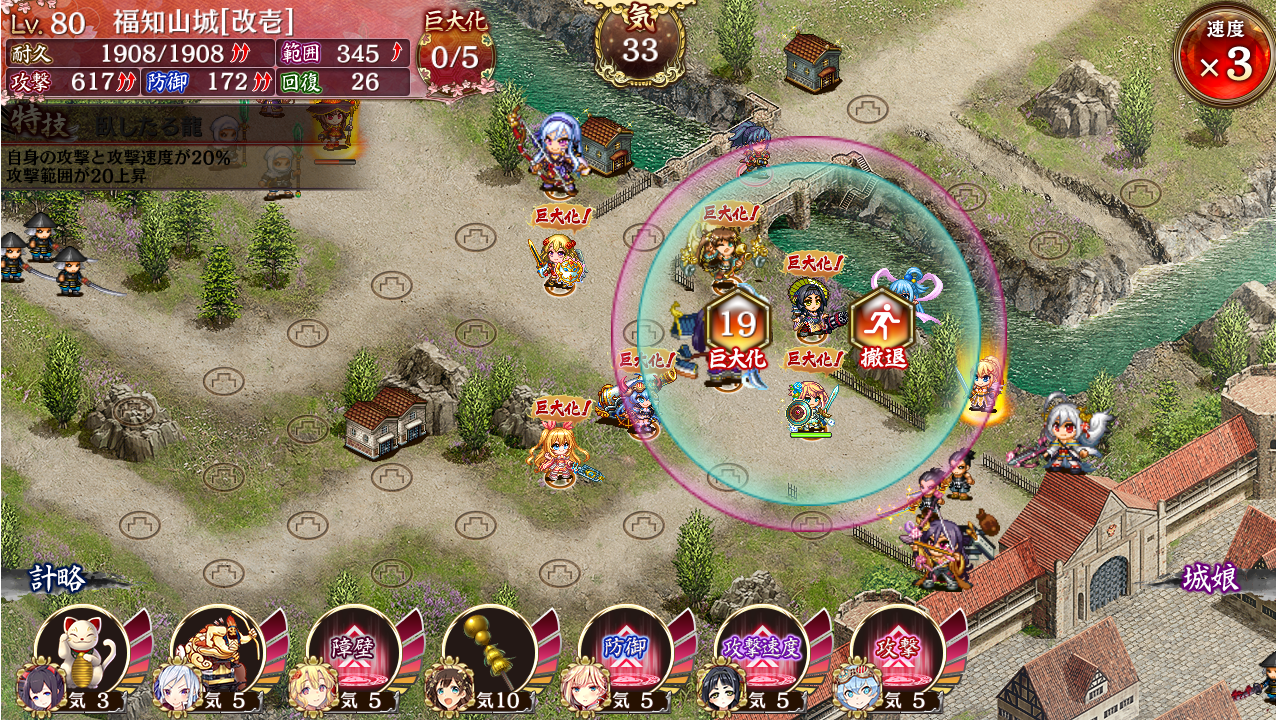Withdraw the unit with the 撤退 button
The height and width of the screenshot is (720, 1276).
tap(881, 329)
